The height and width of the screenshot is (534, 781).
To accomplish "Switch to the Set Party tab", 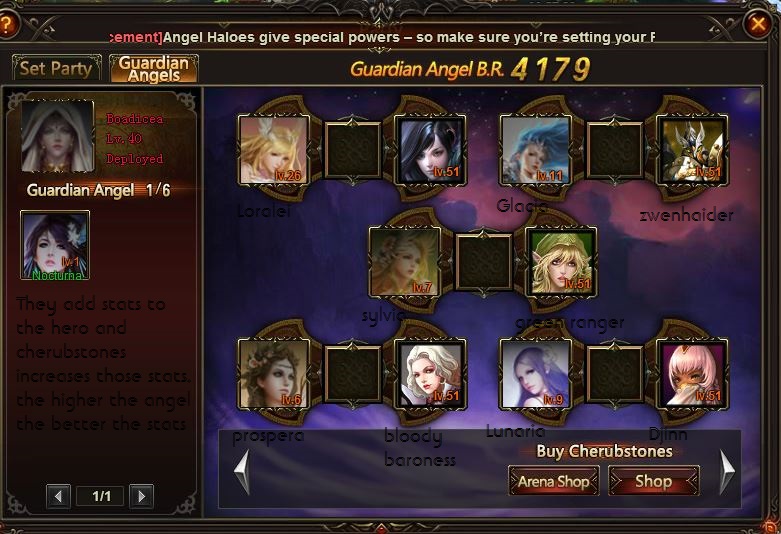I will (x=56, y=68).
